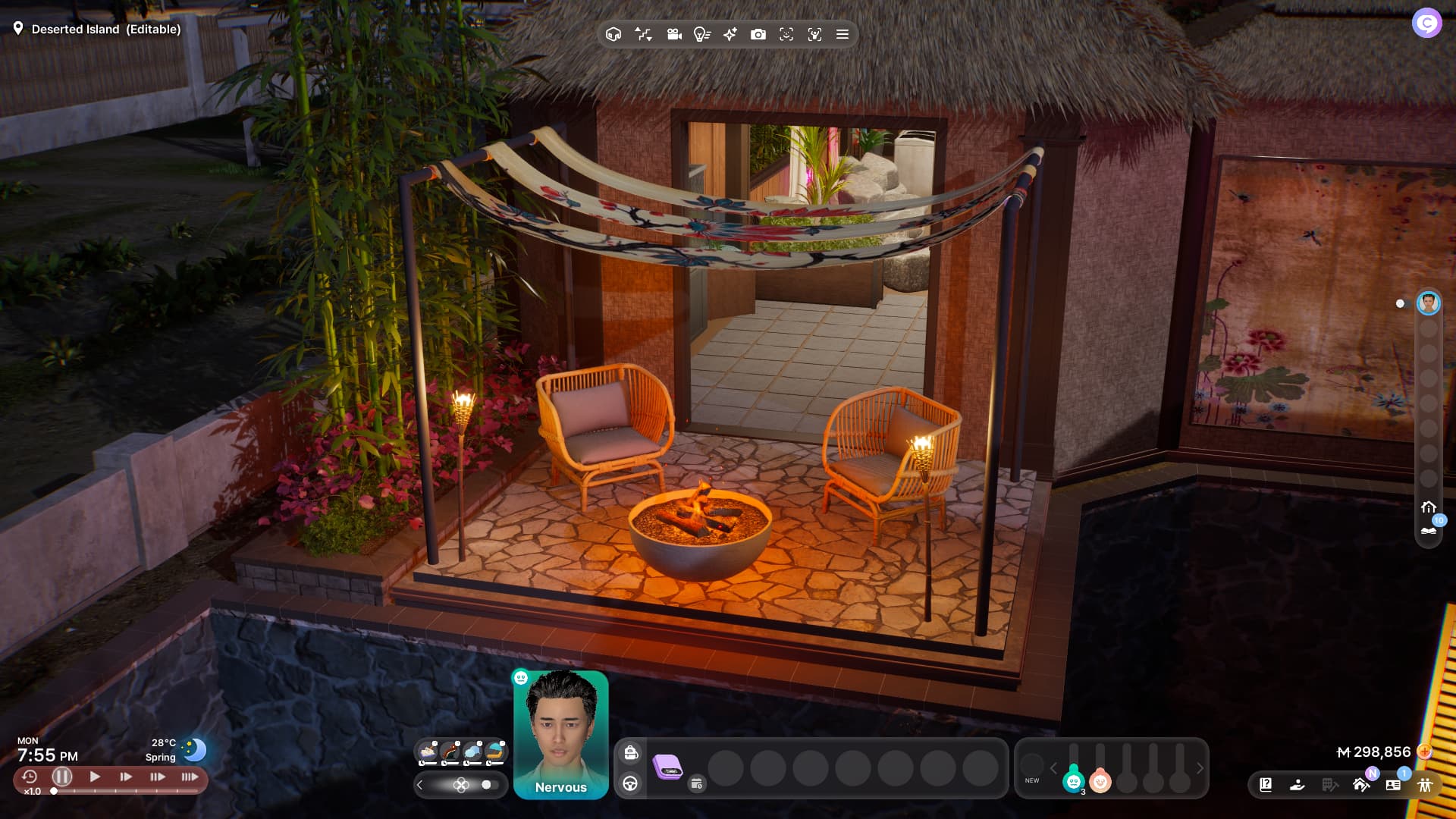
Task: Open the house build mode icon
Action: [x=613, y=34]
